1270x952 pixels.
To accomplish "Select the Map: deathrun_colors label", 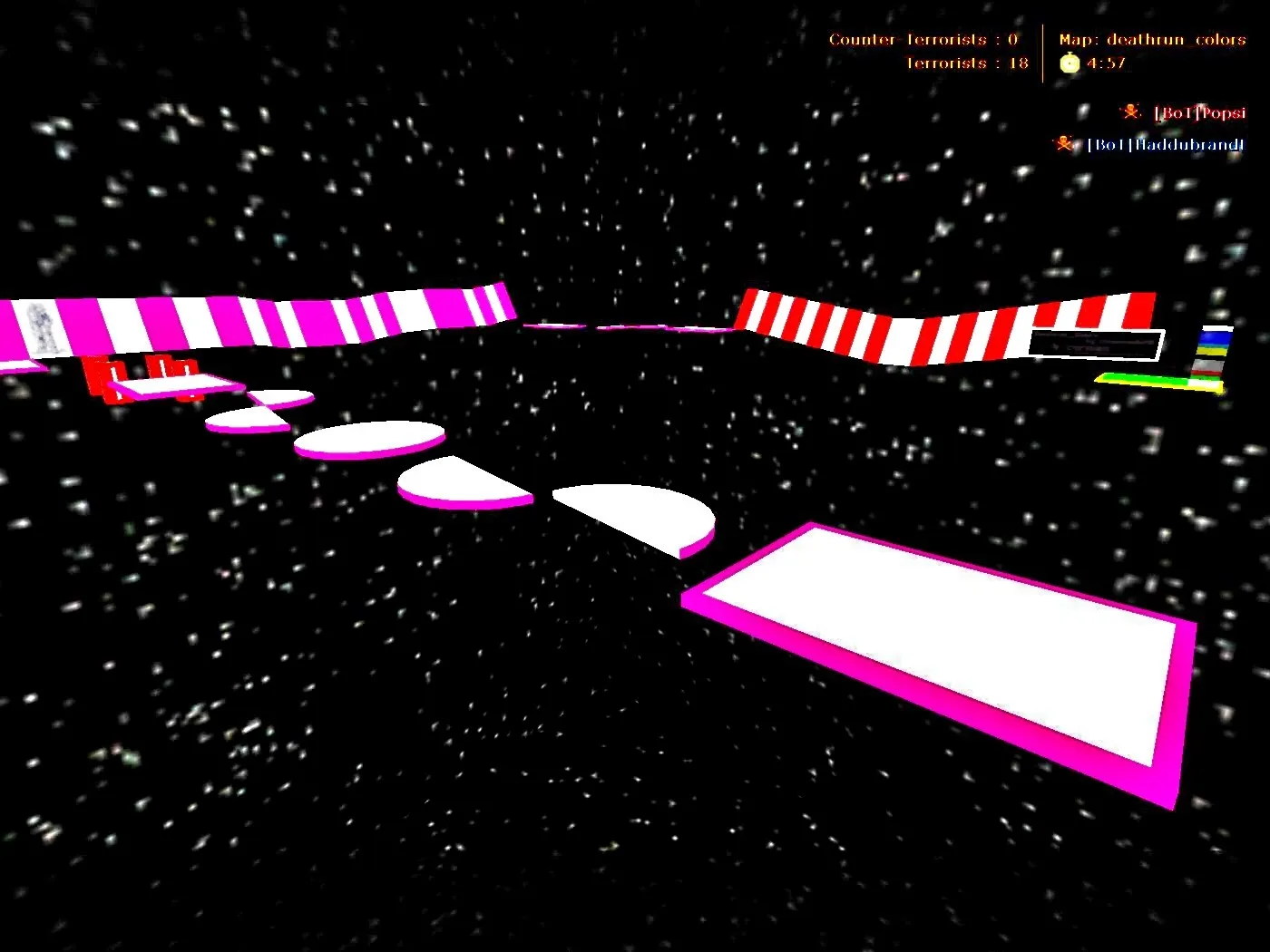I will [1153, 39].
